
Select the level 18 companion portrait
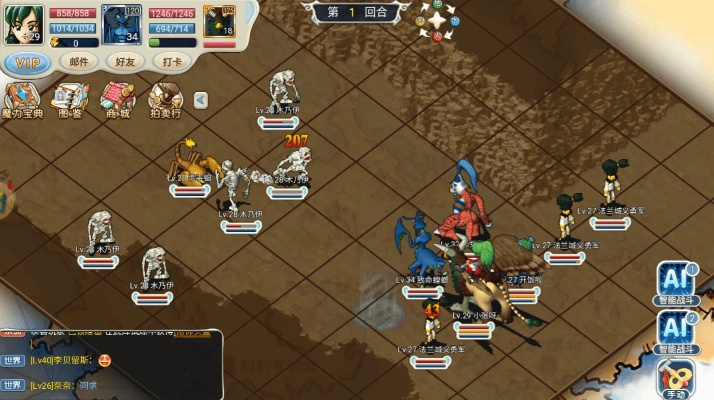click(x=219, y=22)
